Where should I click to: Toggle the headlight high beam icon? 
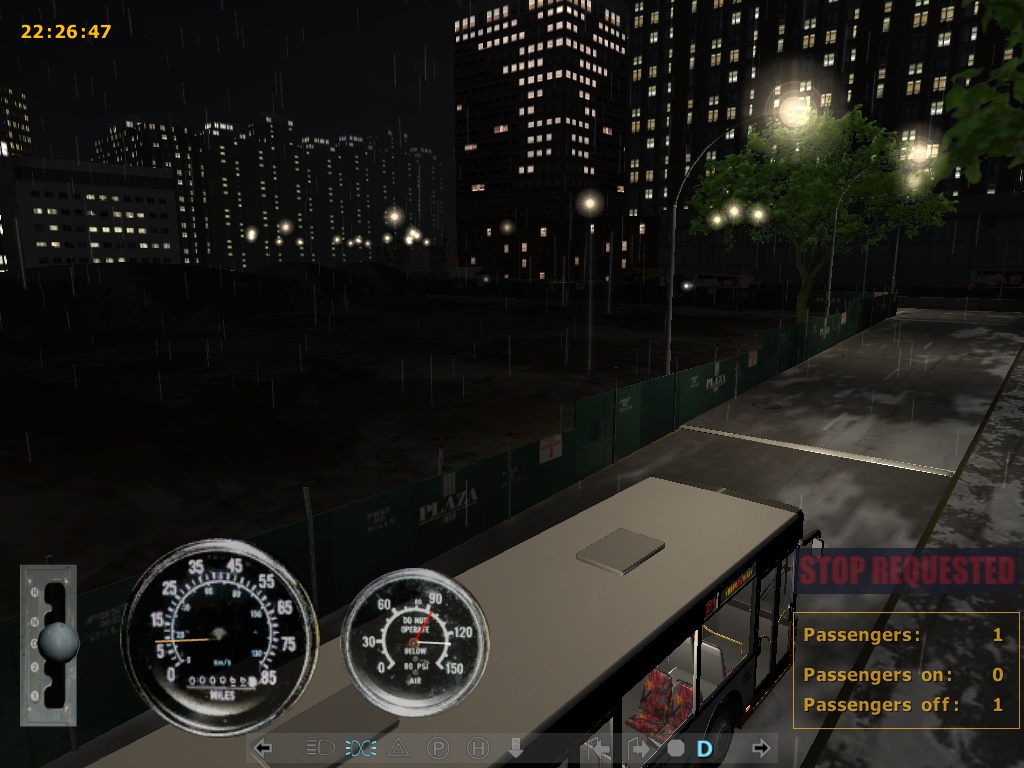click(x=319, y=747)
